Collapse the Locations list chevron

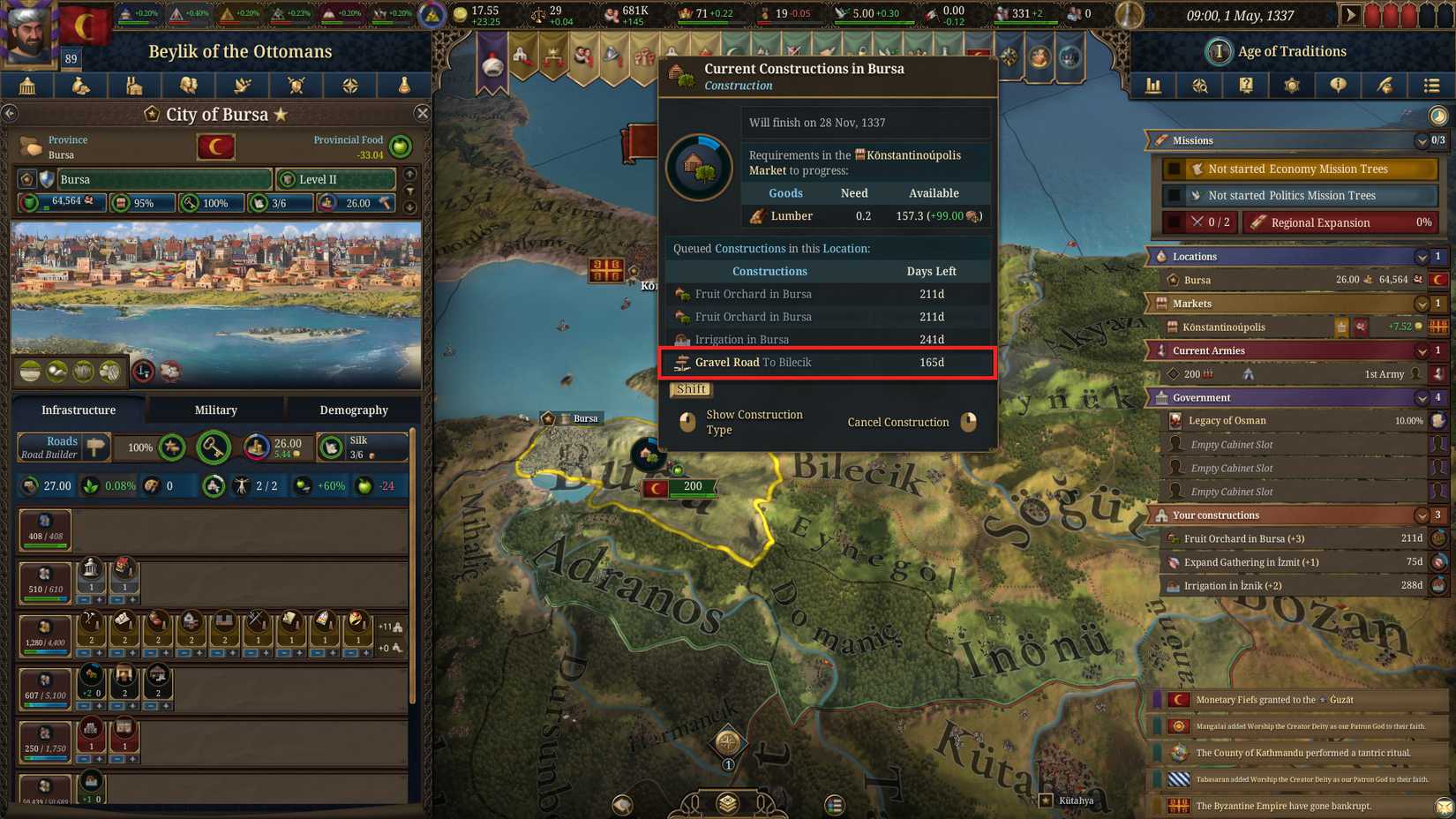coord(1421,256)
